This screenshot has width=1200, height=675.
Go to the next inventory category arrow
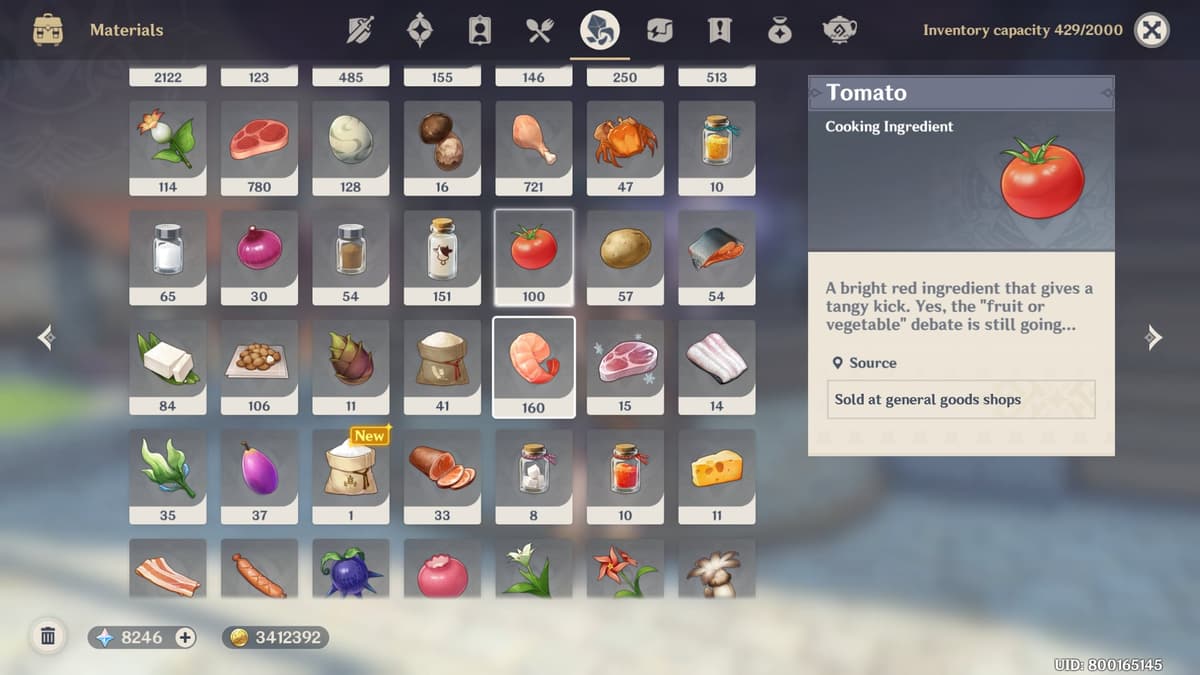click(x=1153, y=338)
